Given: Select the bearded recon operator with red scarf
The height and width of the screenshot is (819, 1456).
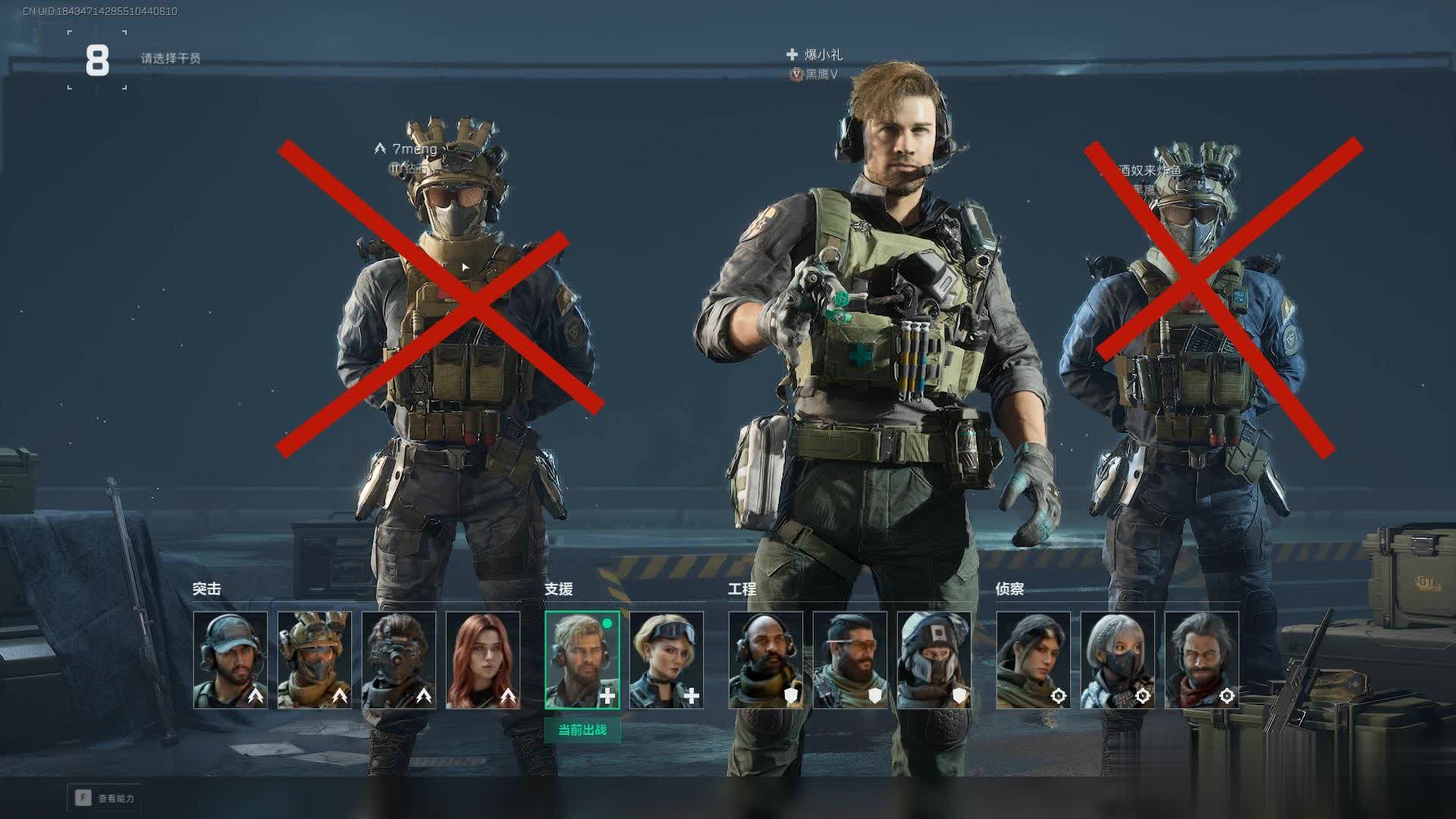Looking at the screenshot, I should pos(1202,661).
